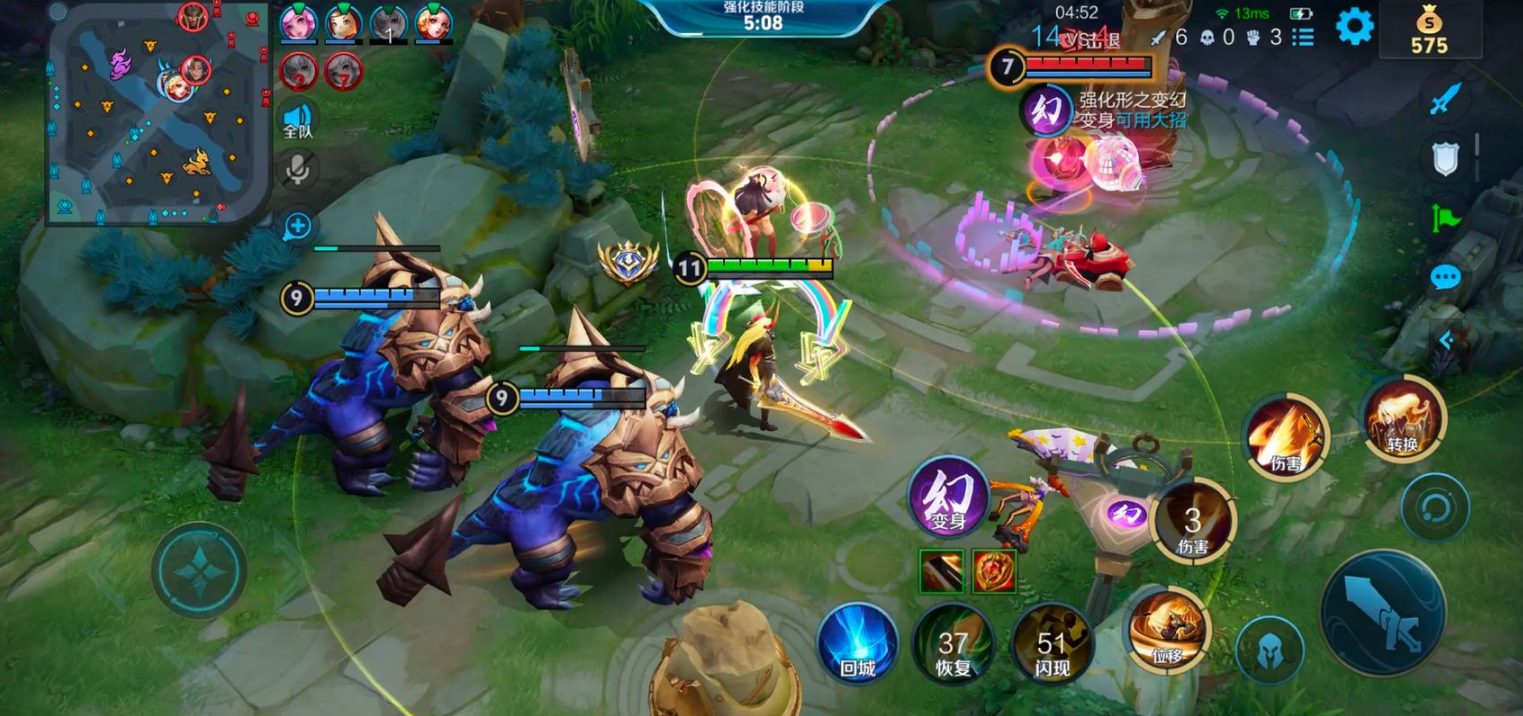Toggle the 全队 team voice speaker
Screen dimensions: 1523x716
click(297, 118)
